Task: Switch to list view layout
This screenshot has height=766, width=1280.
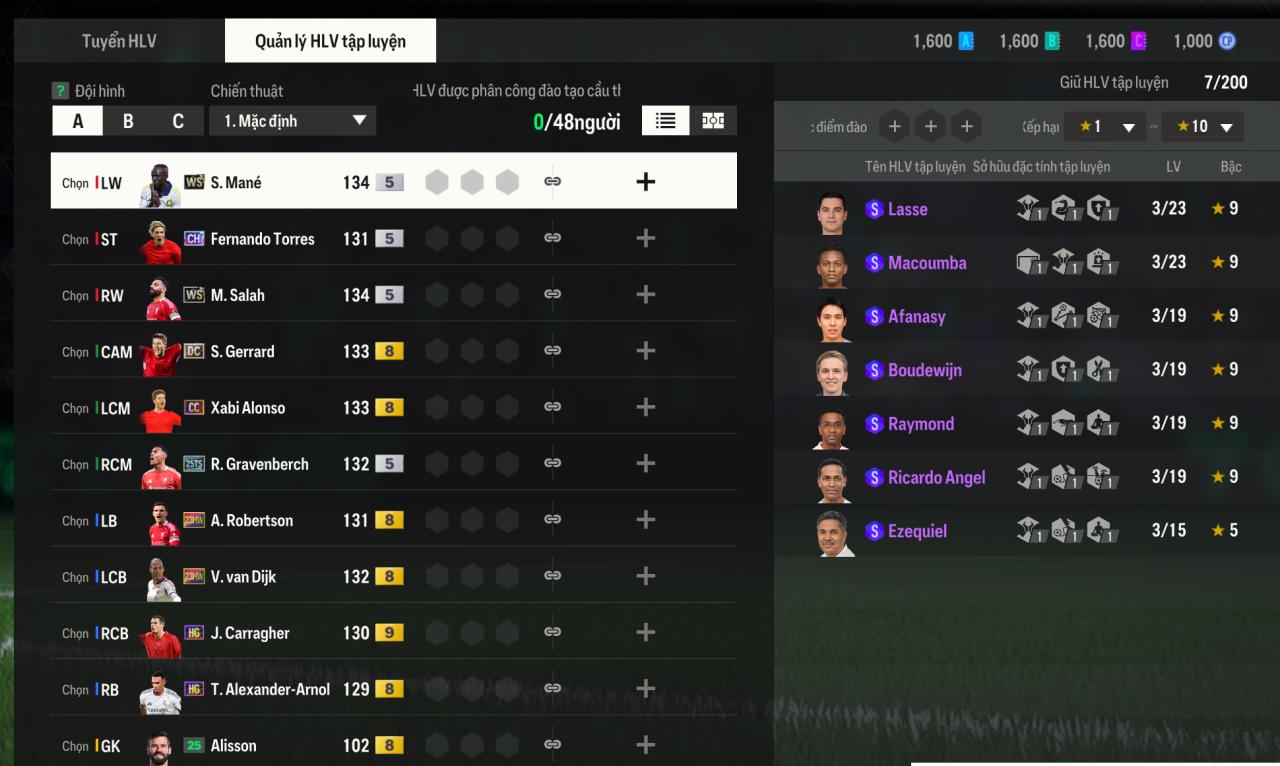Action: pos(665,120)
